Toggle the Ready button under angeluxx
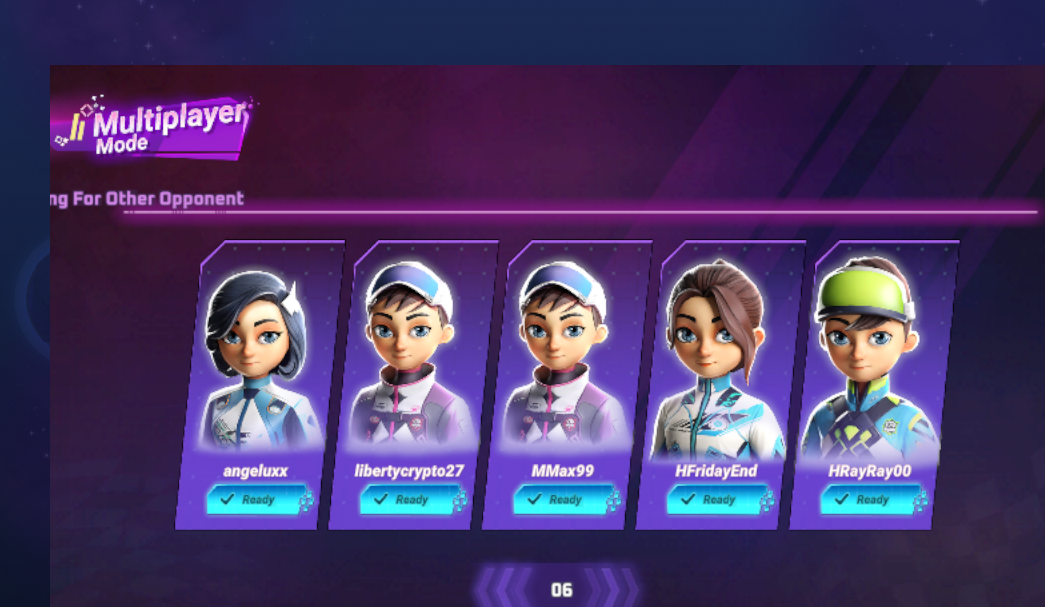Image resolution: width=1045 pixels, height=607 pixels. click(250, 500)
